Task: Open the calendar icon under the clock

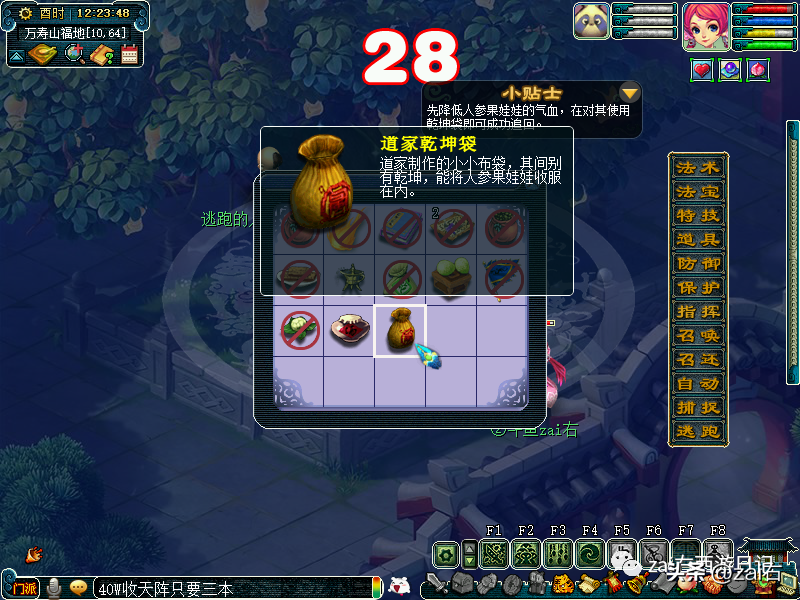Action: click(129, 54)
